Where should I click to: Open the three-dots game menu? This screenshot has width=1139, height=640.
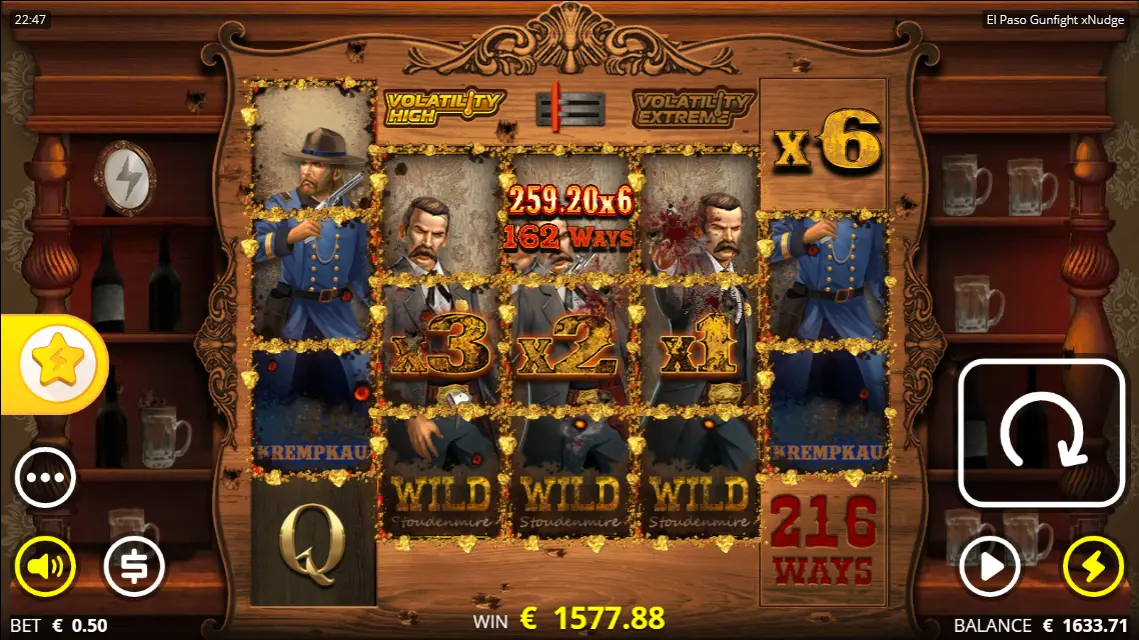[x=45, y=478]
